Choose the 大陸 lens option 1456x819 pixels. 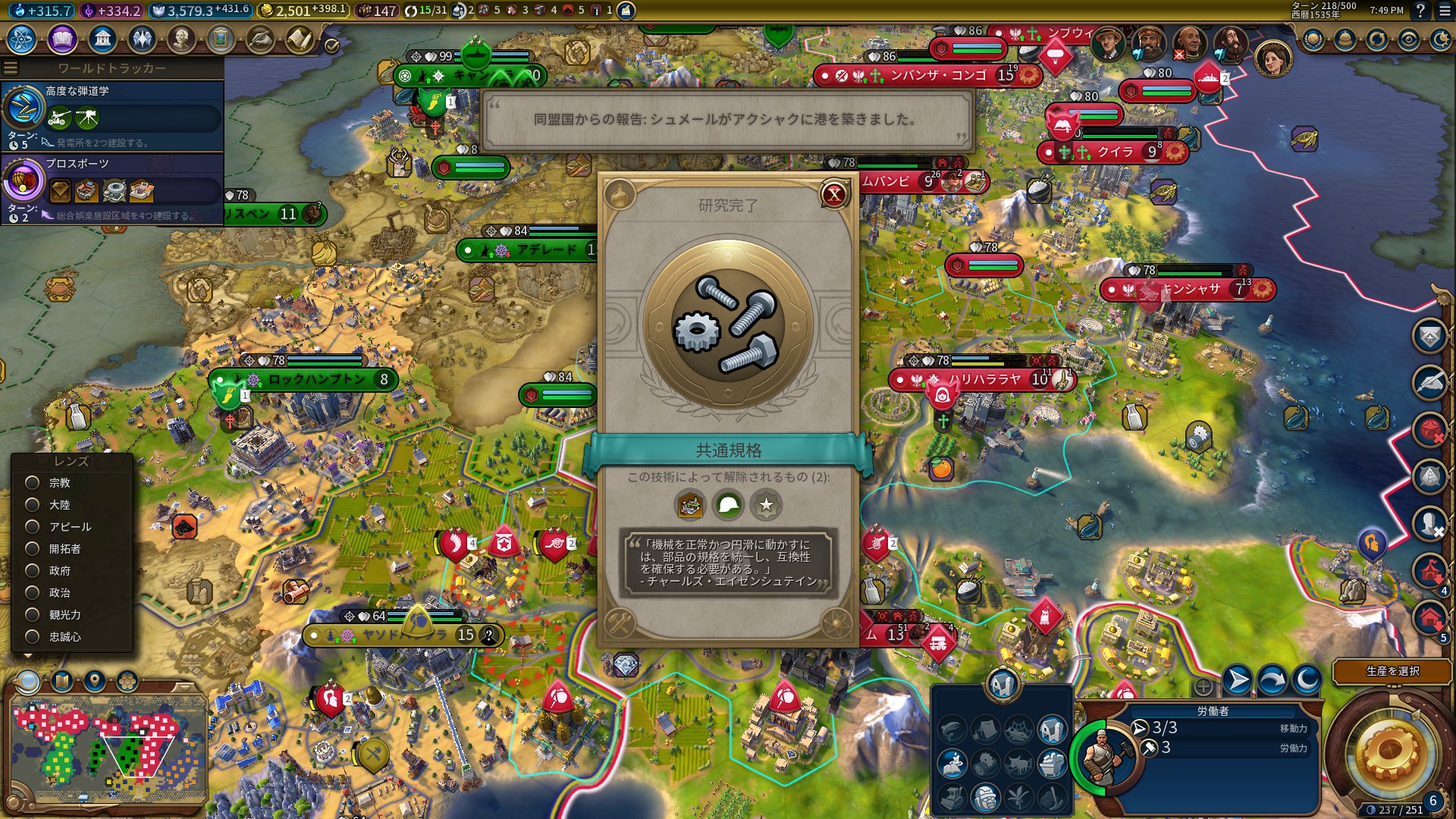[33, 505]
